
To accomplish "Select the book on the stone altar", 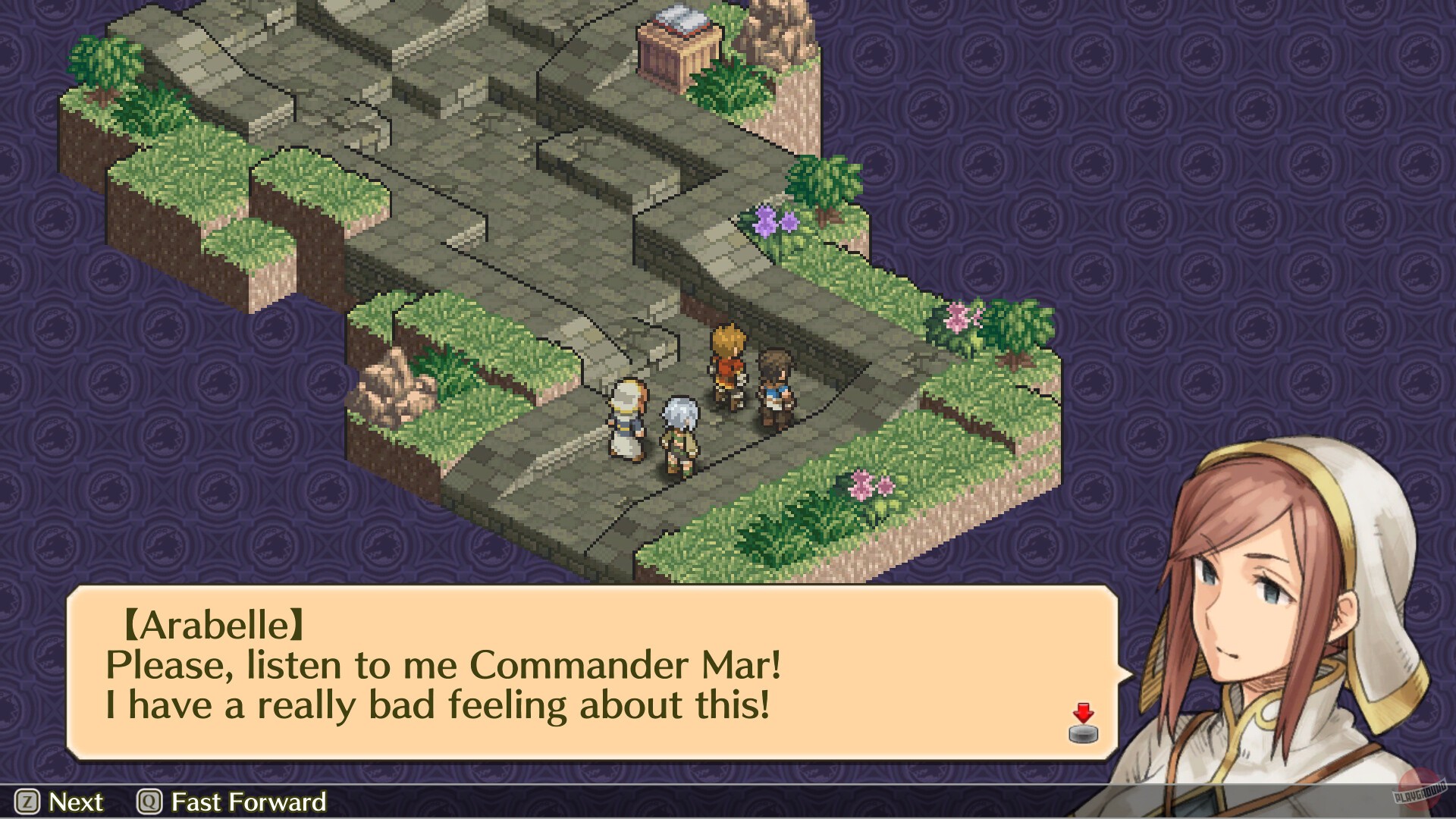I will coord(677,19).
